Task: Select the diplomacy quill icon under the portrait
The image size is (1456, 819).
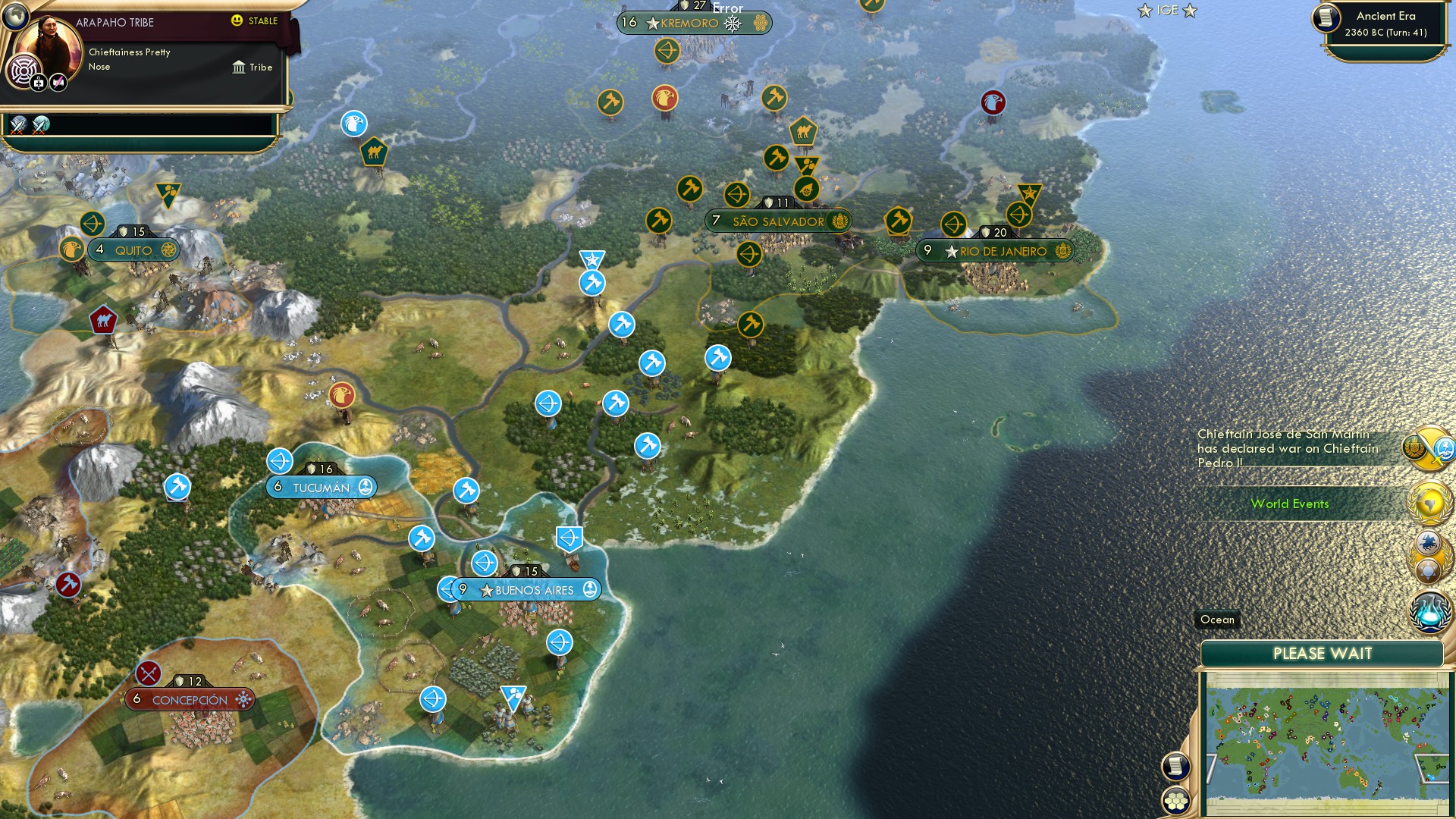Action: [58, 83]
